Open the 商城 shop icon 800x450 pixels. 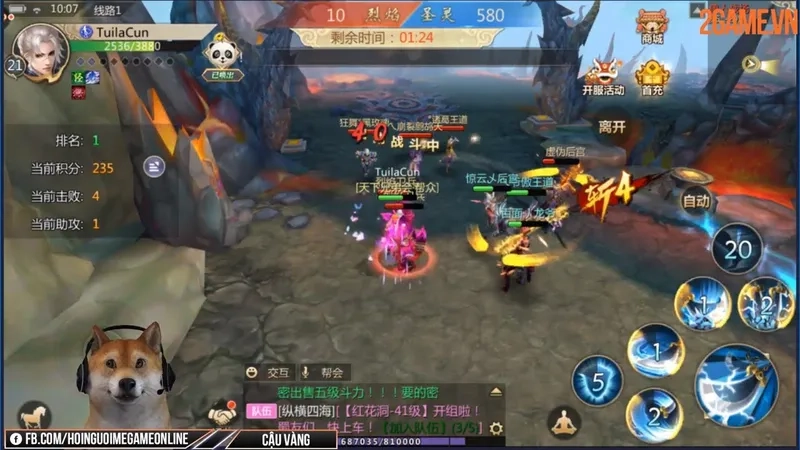pos(651,26)
